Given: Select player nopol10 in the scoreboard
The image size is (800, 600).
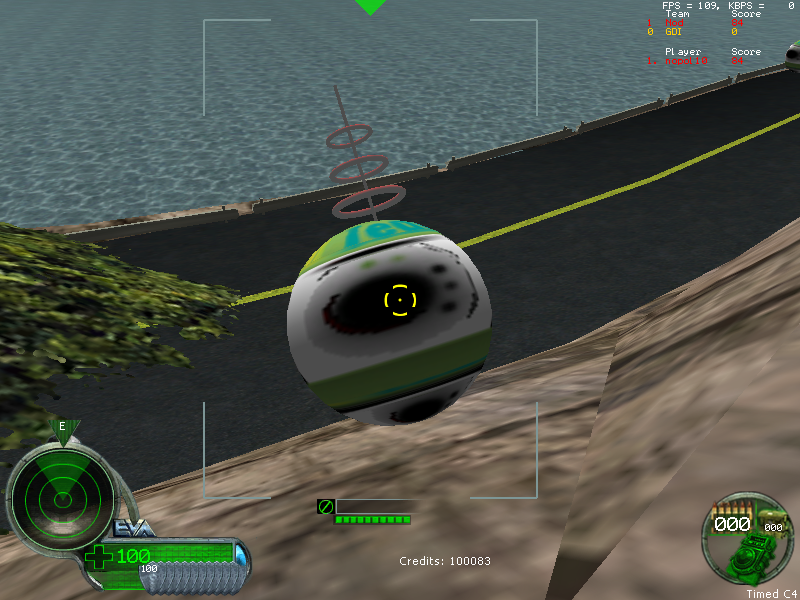Looking at the screenshot, I should click(687, 61).
